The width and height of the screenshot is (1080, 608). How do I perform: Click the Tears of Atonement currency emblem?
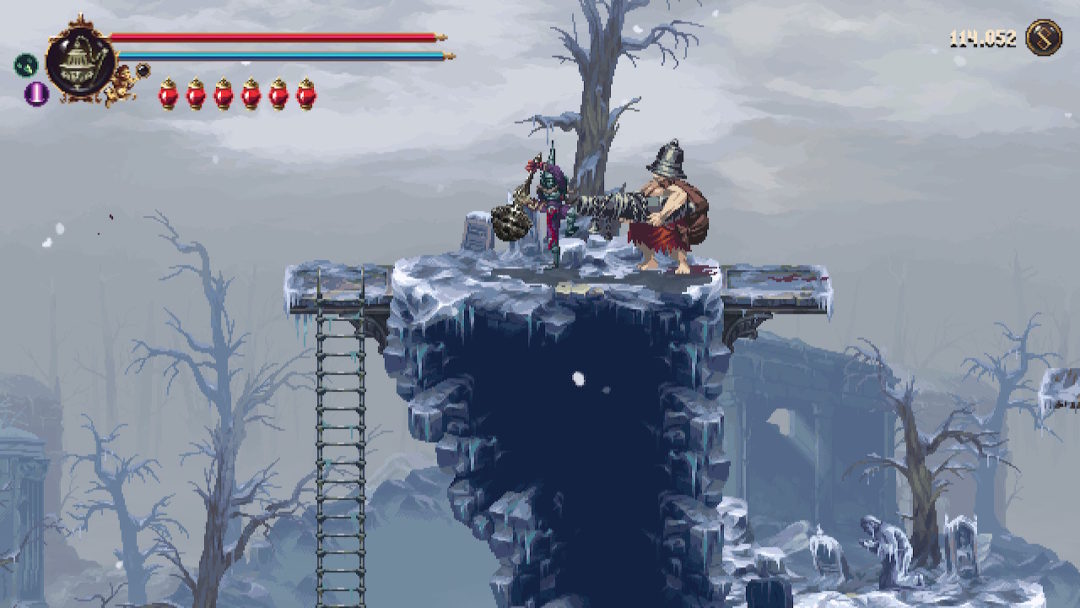coord(1043,38)
